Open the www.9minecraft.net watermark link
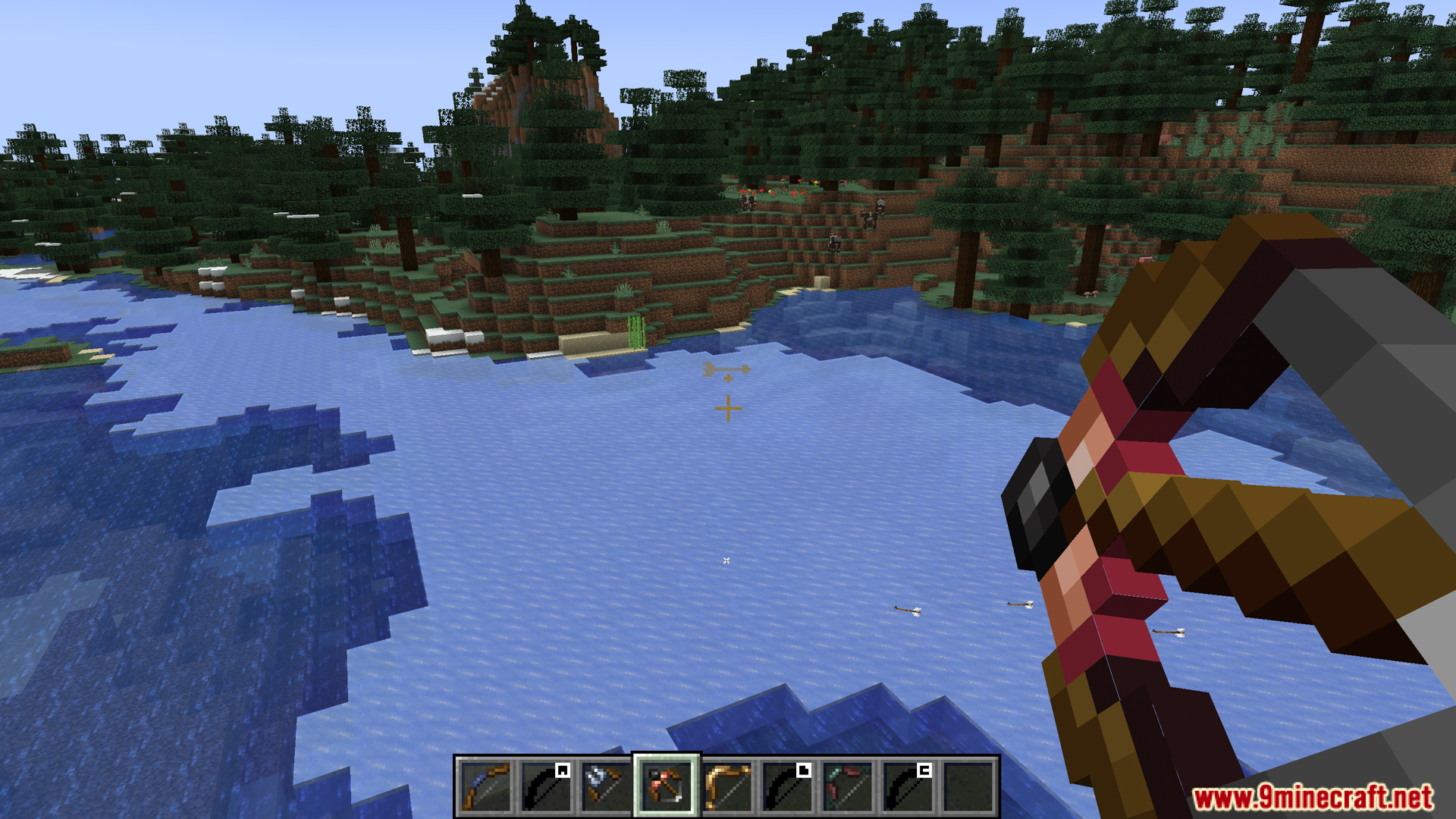The width and height of the screenshot is (1456, 819). click(1312, 798)
